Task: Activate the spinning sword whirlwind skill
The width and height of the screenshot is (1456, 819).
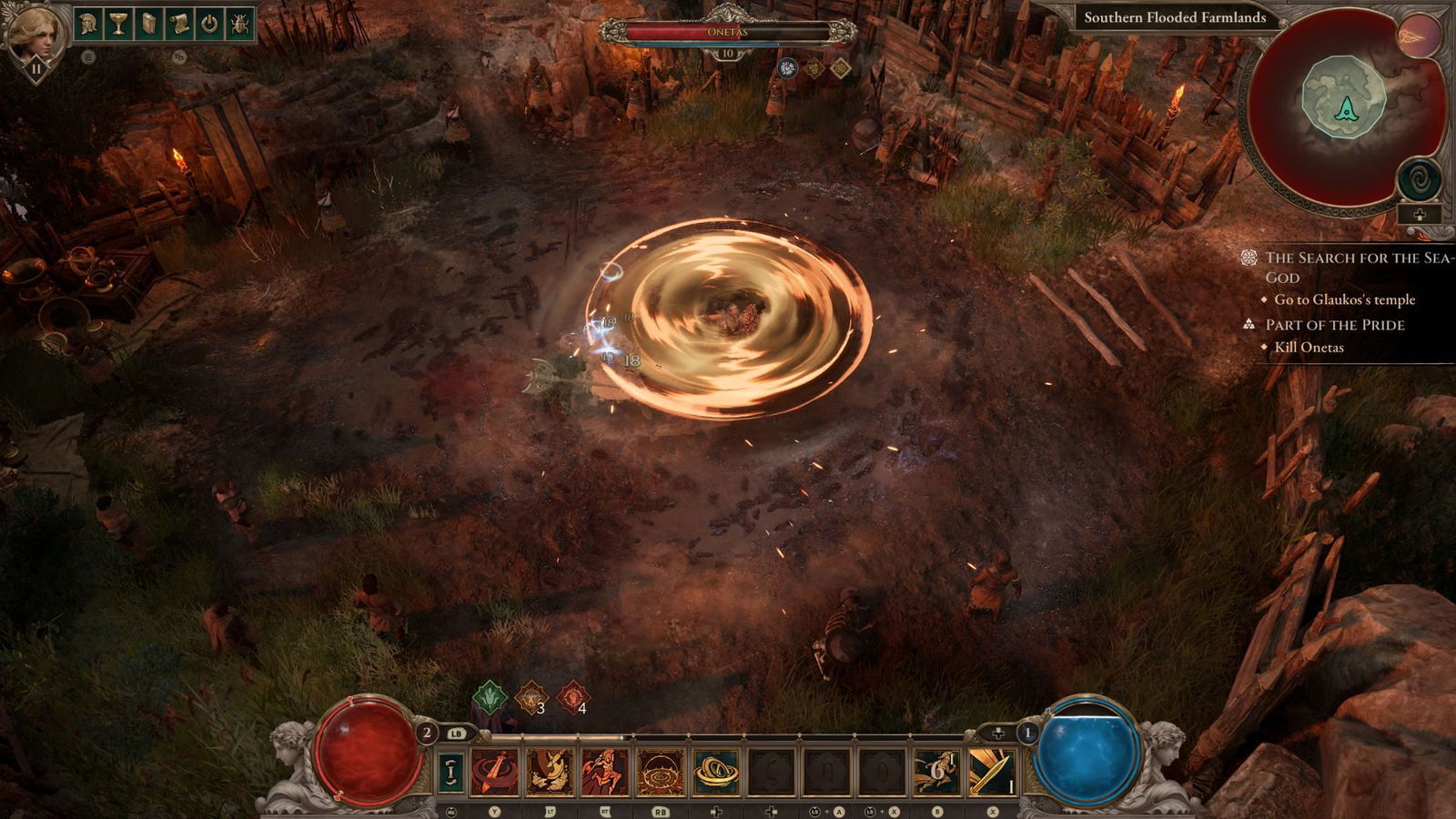Action: 495,772
